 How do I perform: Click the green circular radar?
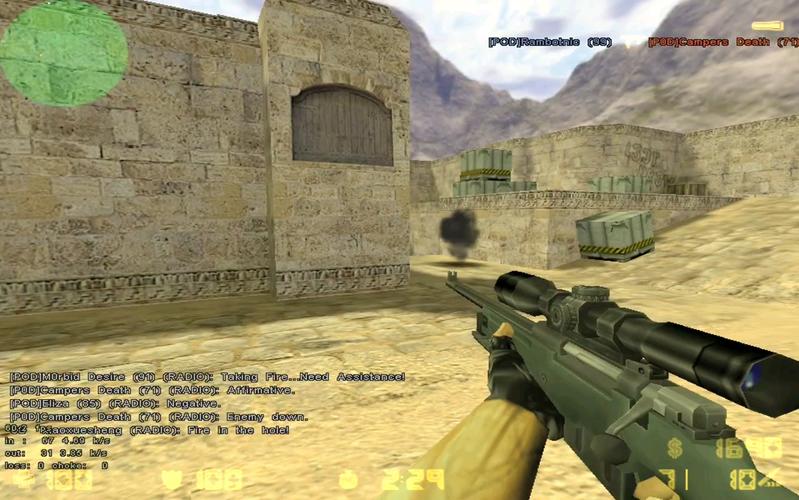[x=64, y=50]
